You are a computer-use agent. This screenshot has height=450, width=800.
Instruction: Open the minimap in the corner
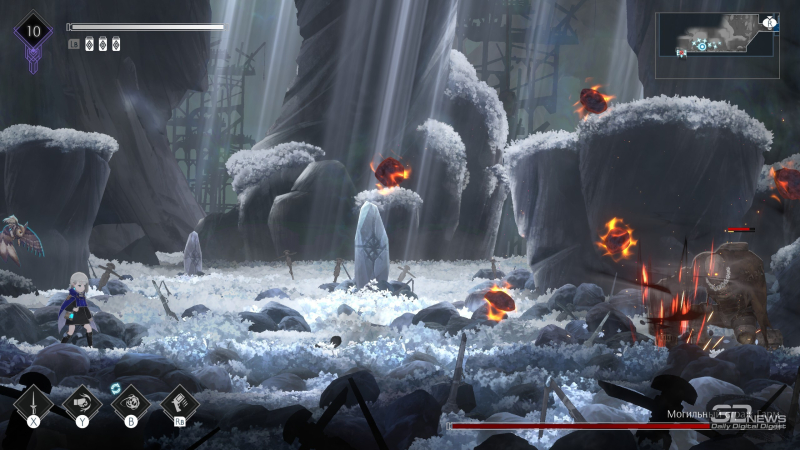pos(717,45)
